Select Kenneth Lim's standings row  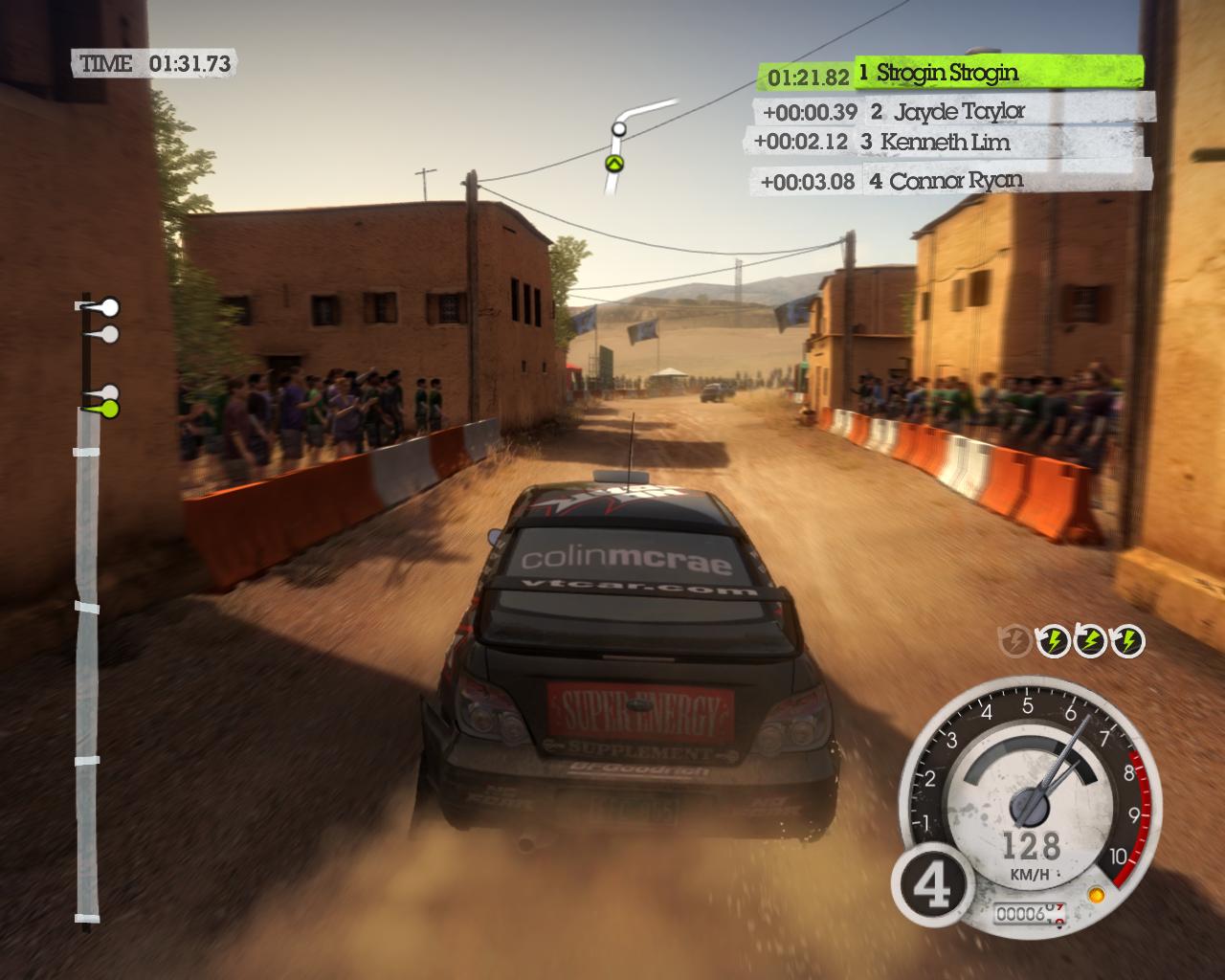[947, 142]
